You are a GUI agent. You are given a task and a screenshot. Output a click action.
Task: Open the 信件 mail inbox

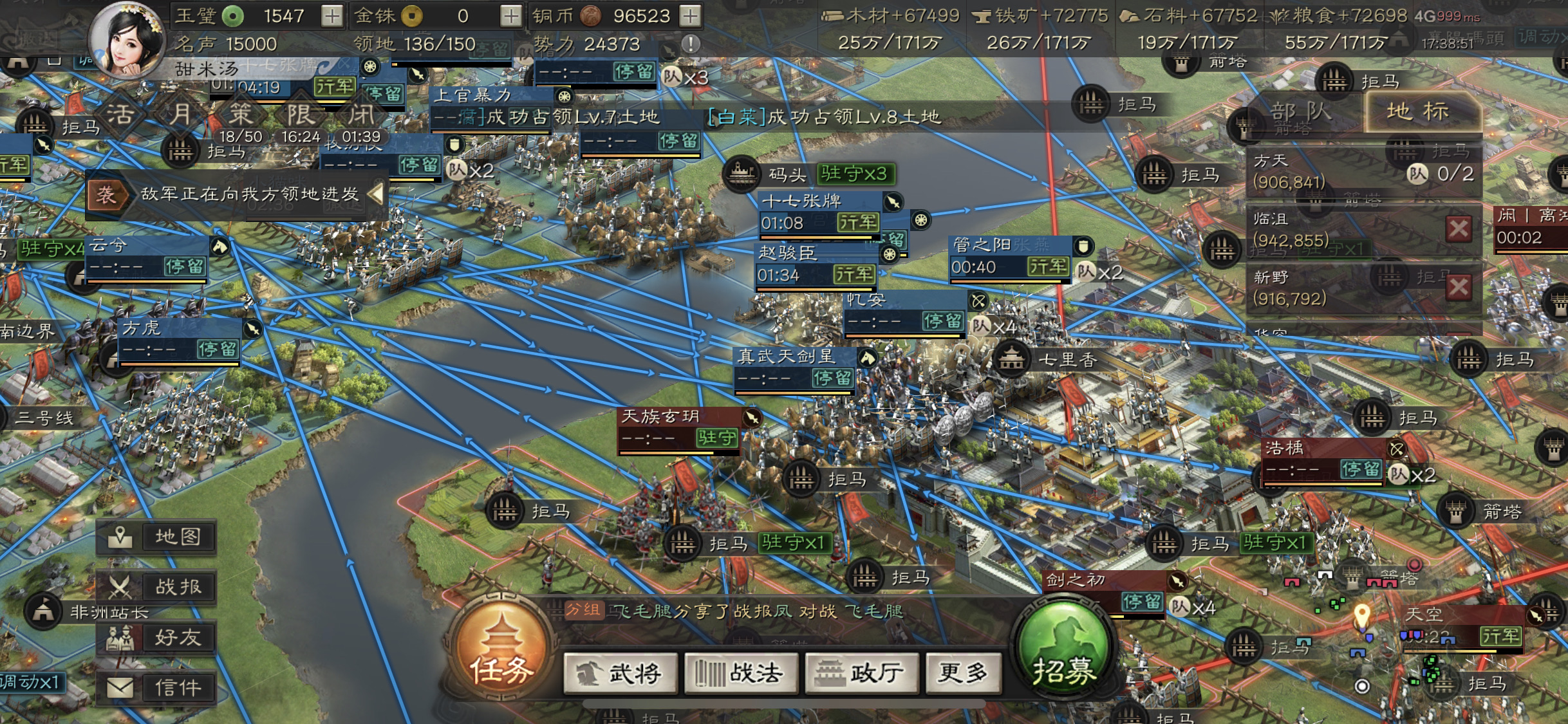coord(155,687)
